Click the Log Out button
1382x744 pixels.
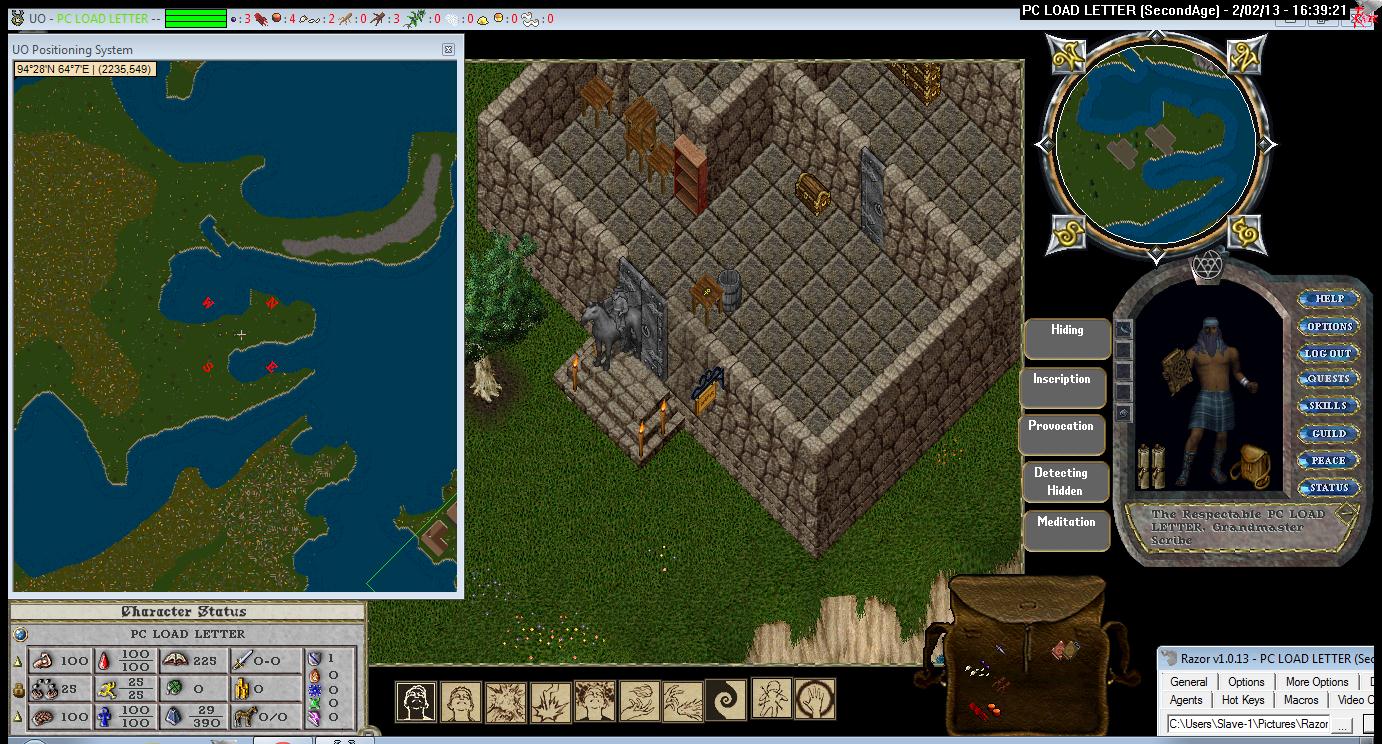(x=1328, y=353)
